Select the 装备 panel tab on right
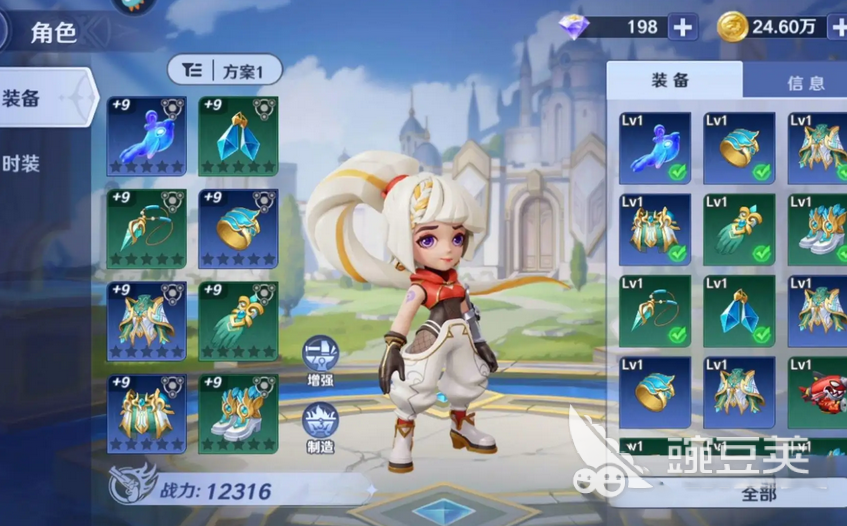Viewport: 847px width, 526px height. pyautogui.click(x=671, y=82)
